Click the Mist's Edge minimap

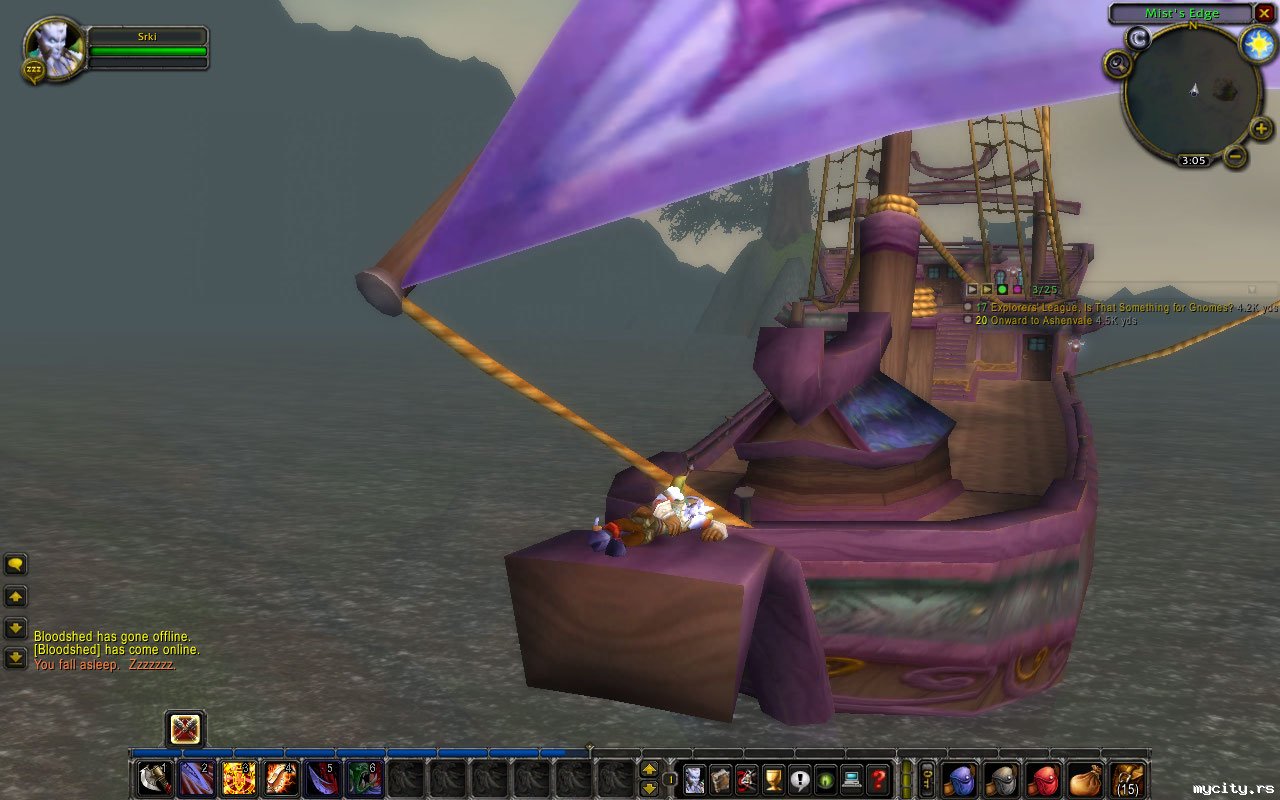click(1191, 93)
